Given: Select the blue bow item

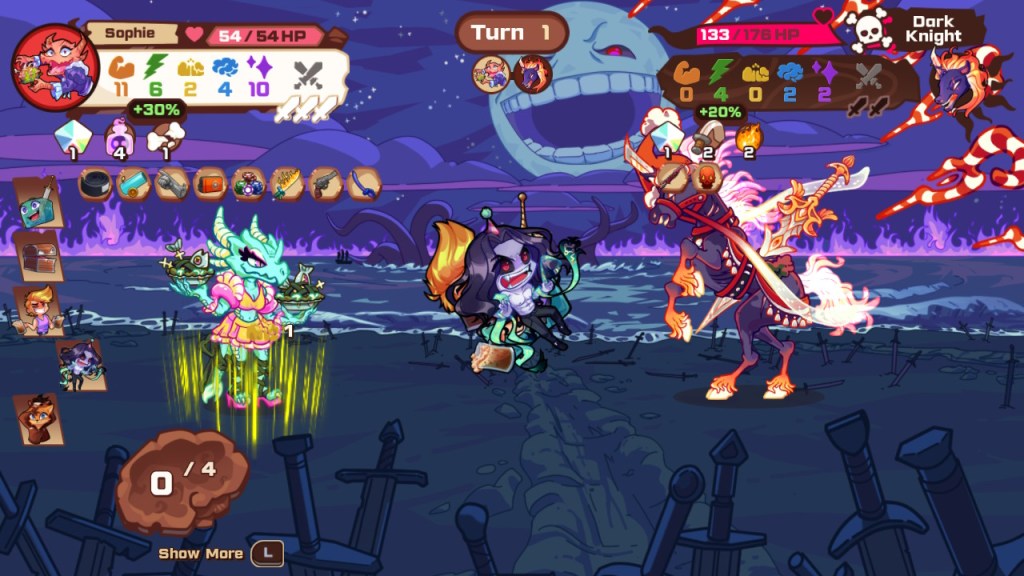Looking at the screenshot, I should click(x=362, y=185).
